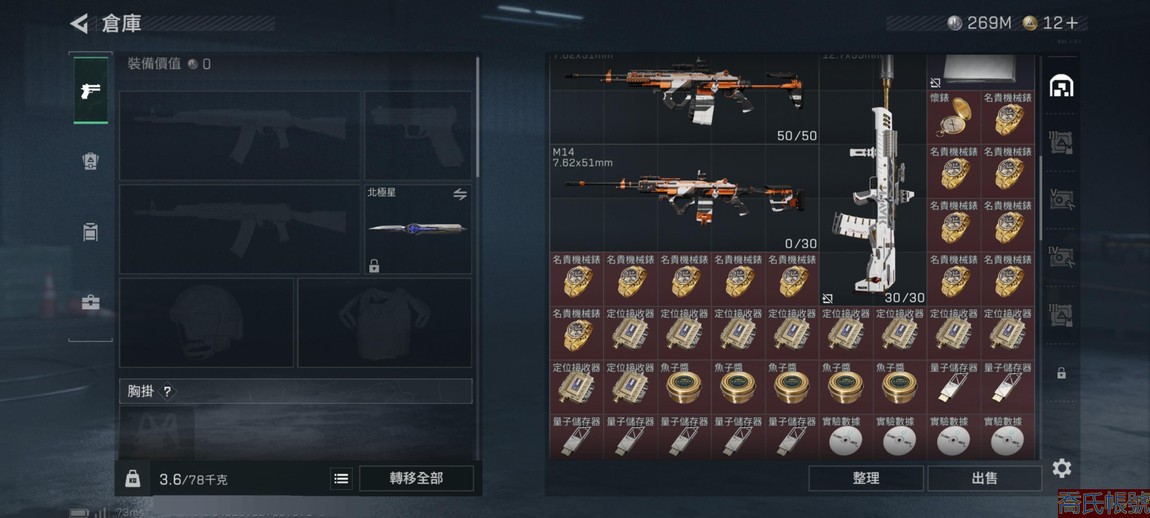This screenshot has width=1150, height=518.
Task: Open the gear settings icon
Action: [x=1062, y=468]
